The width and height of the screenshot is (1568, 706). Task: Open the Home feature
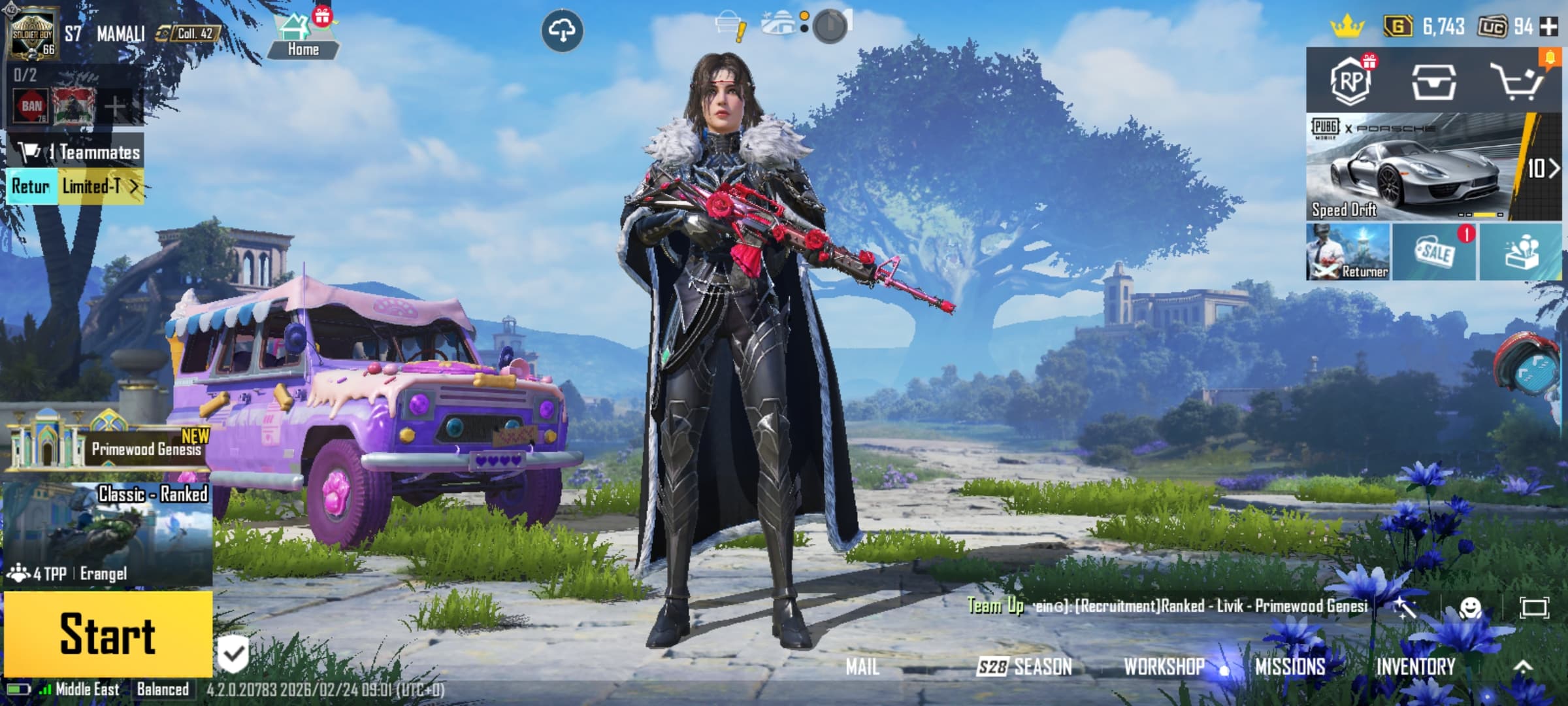[302, 36]
